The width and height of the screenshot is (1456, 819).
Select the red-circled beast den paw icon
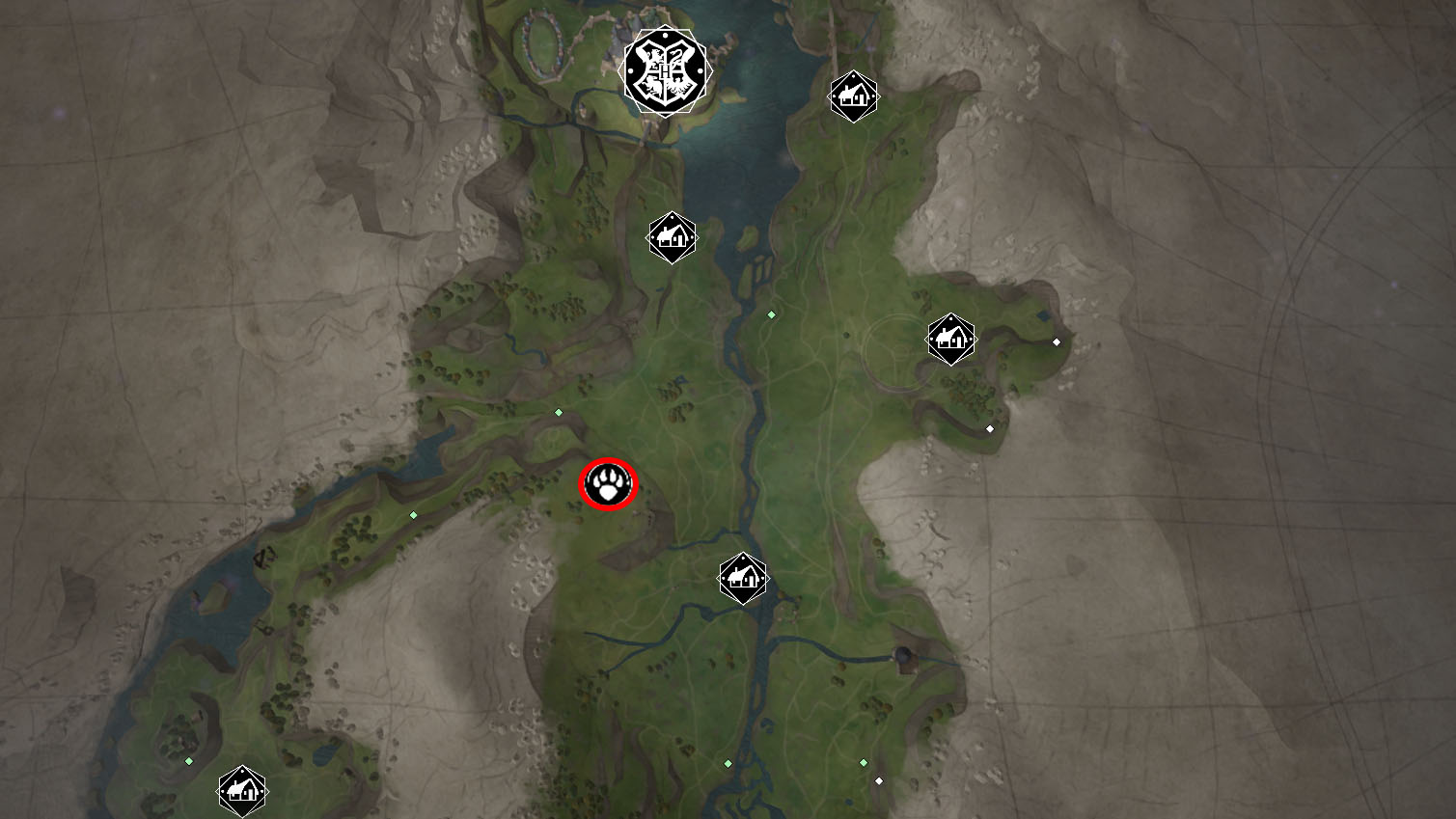(609, 484)
